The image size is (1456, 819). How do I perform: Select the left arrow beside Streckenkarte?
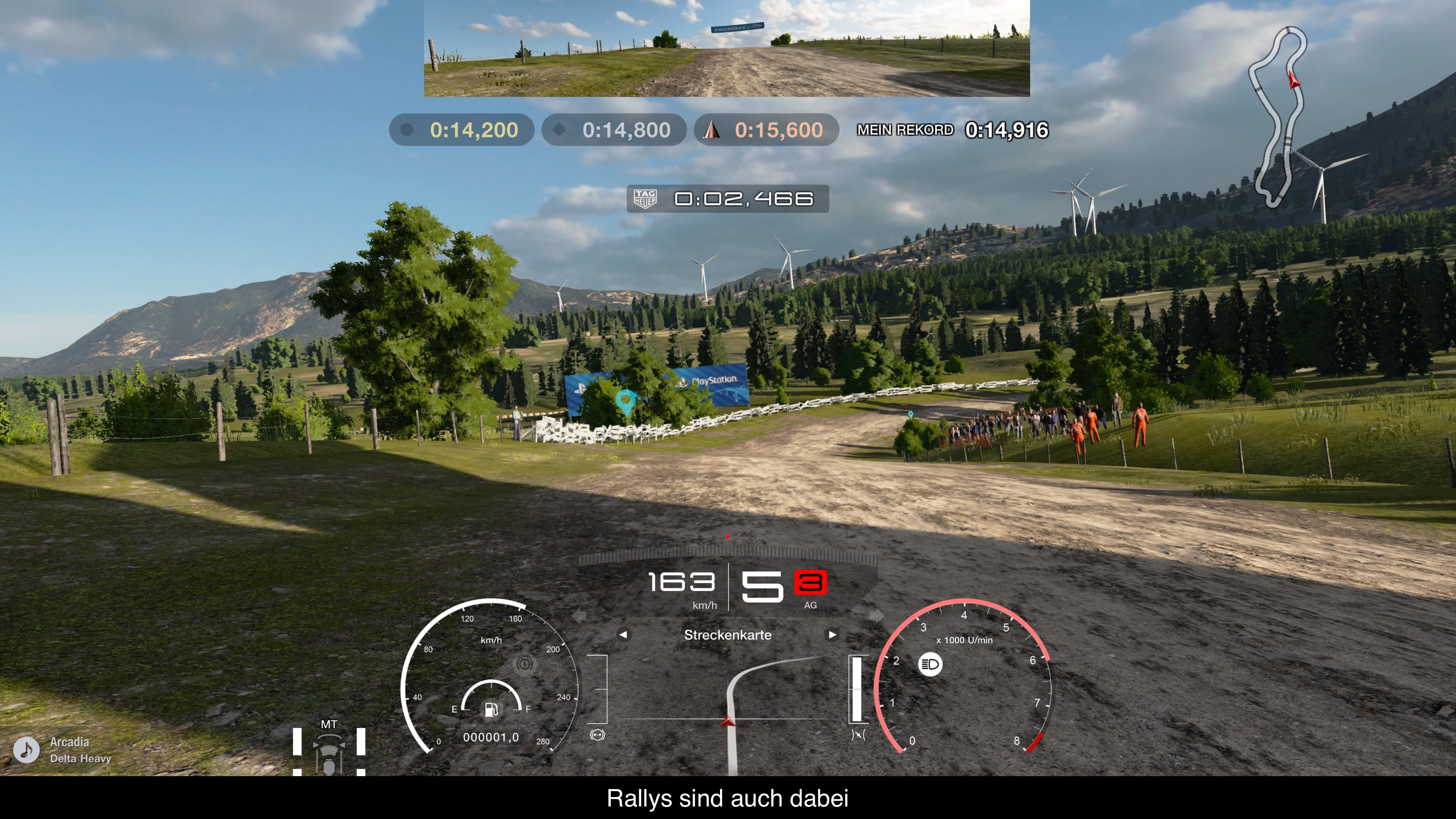623,635
